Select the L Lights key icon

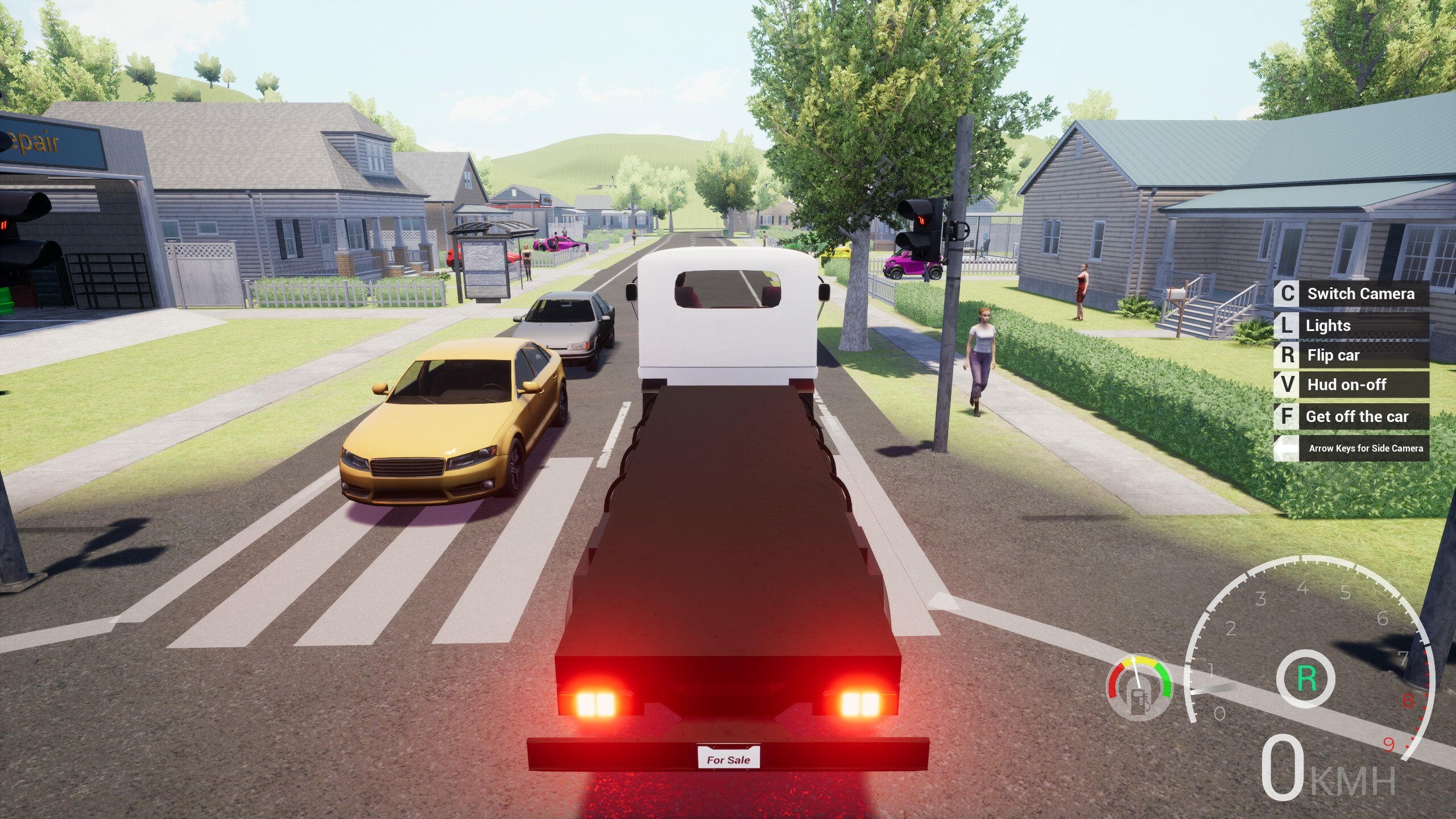[x=1288, y=325]
